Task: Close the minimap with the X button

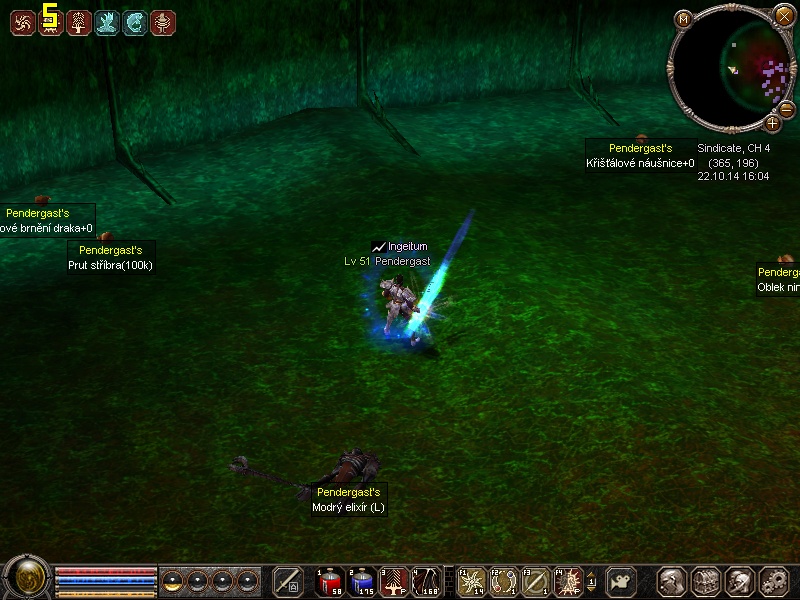Action: point(784,15)
